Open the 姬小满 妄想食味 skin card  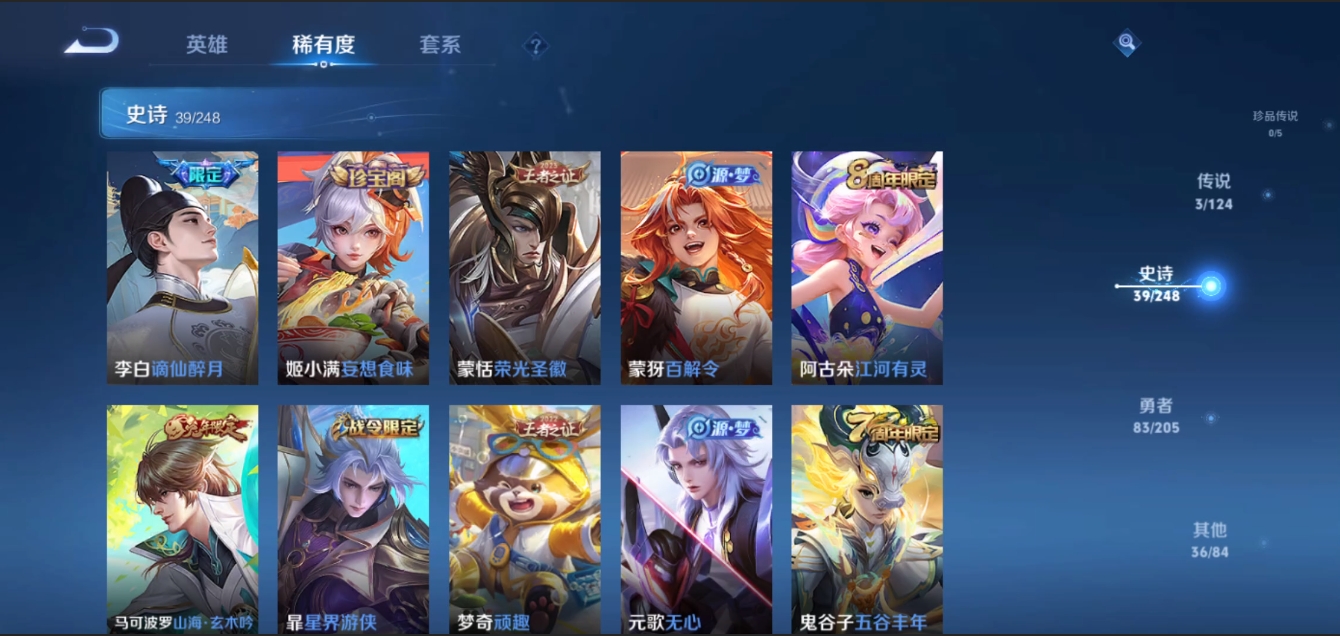353,267
